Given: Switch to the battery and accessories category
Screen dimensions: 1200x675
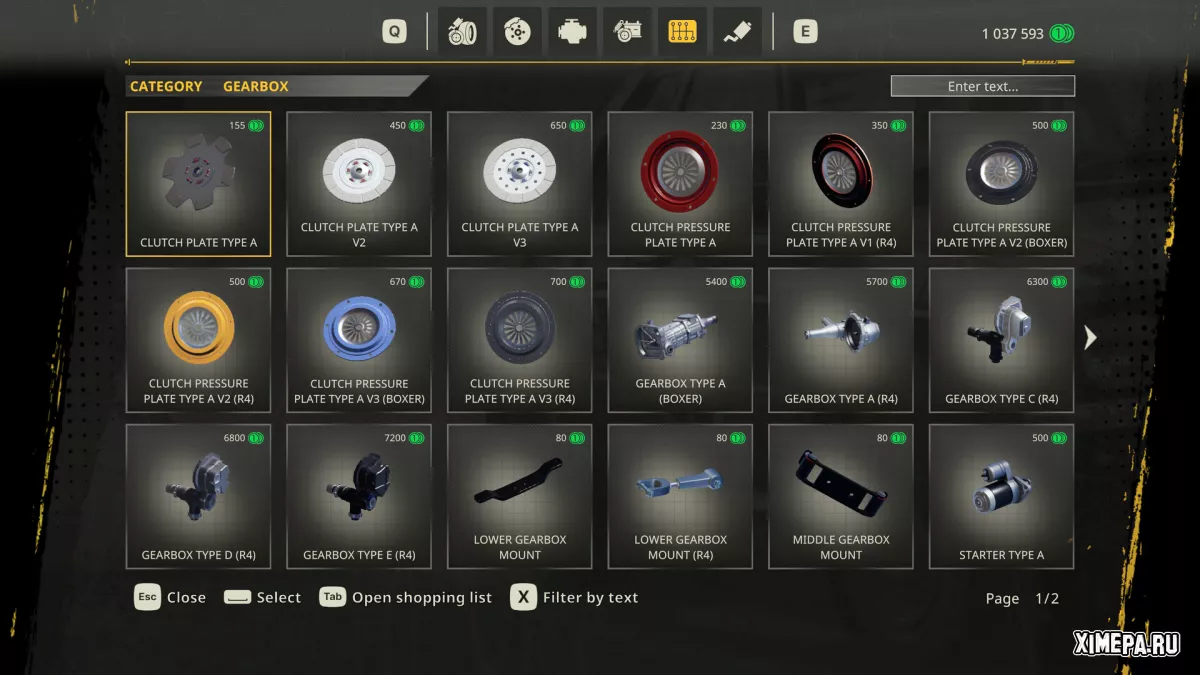Looking at the screenshot, I should [627, 32].
